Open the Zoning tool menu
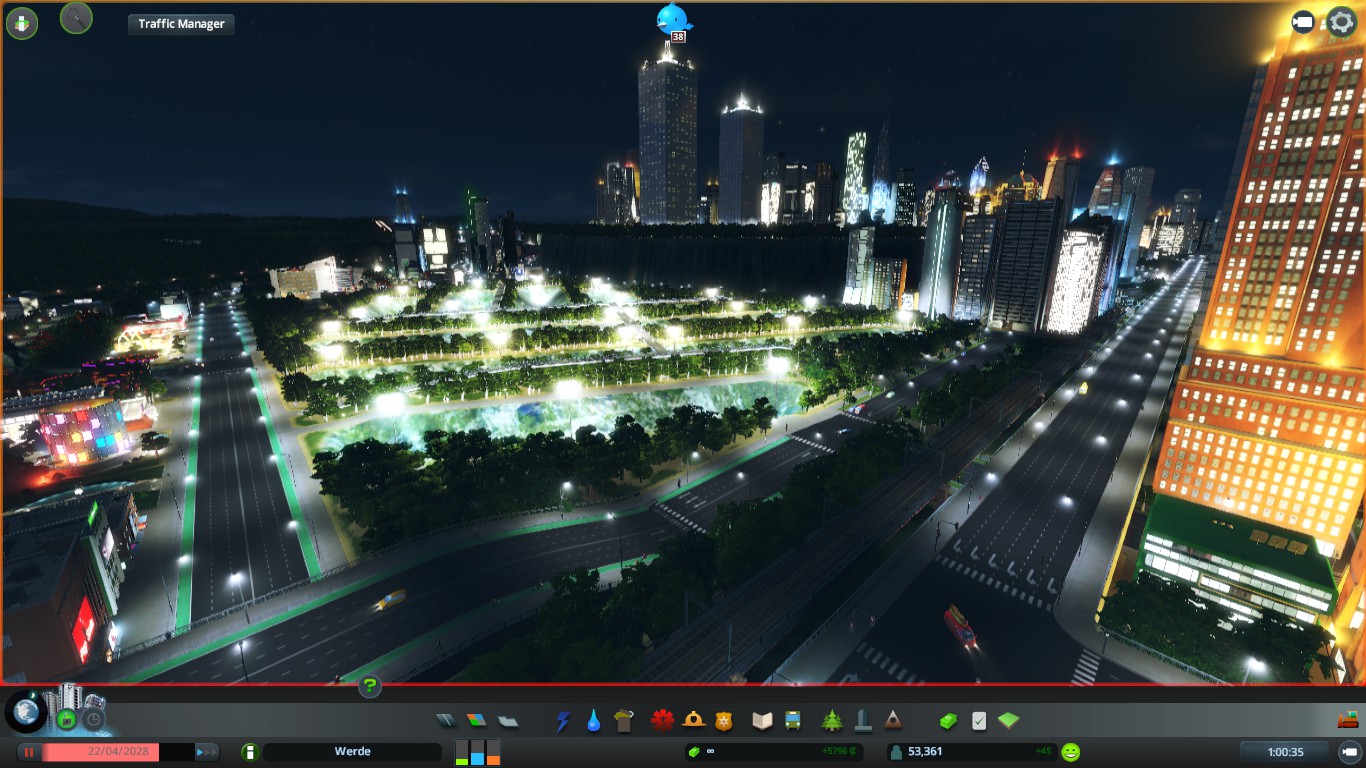1366x768 pixels. coord(477,720)
